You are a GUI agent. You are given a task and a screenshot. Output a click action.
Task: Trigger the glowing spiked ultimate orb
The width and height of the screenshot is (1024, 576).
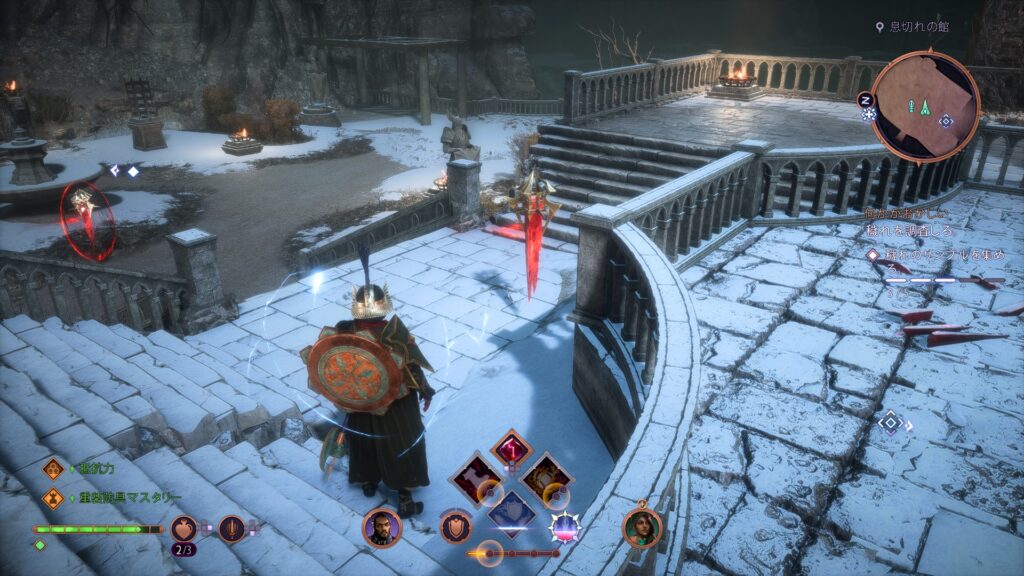[x=565, y=526]
